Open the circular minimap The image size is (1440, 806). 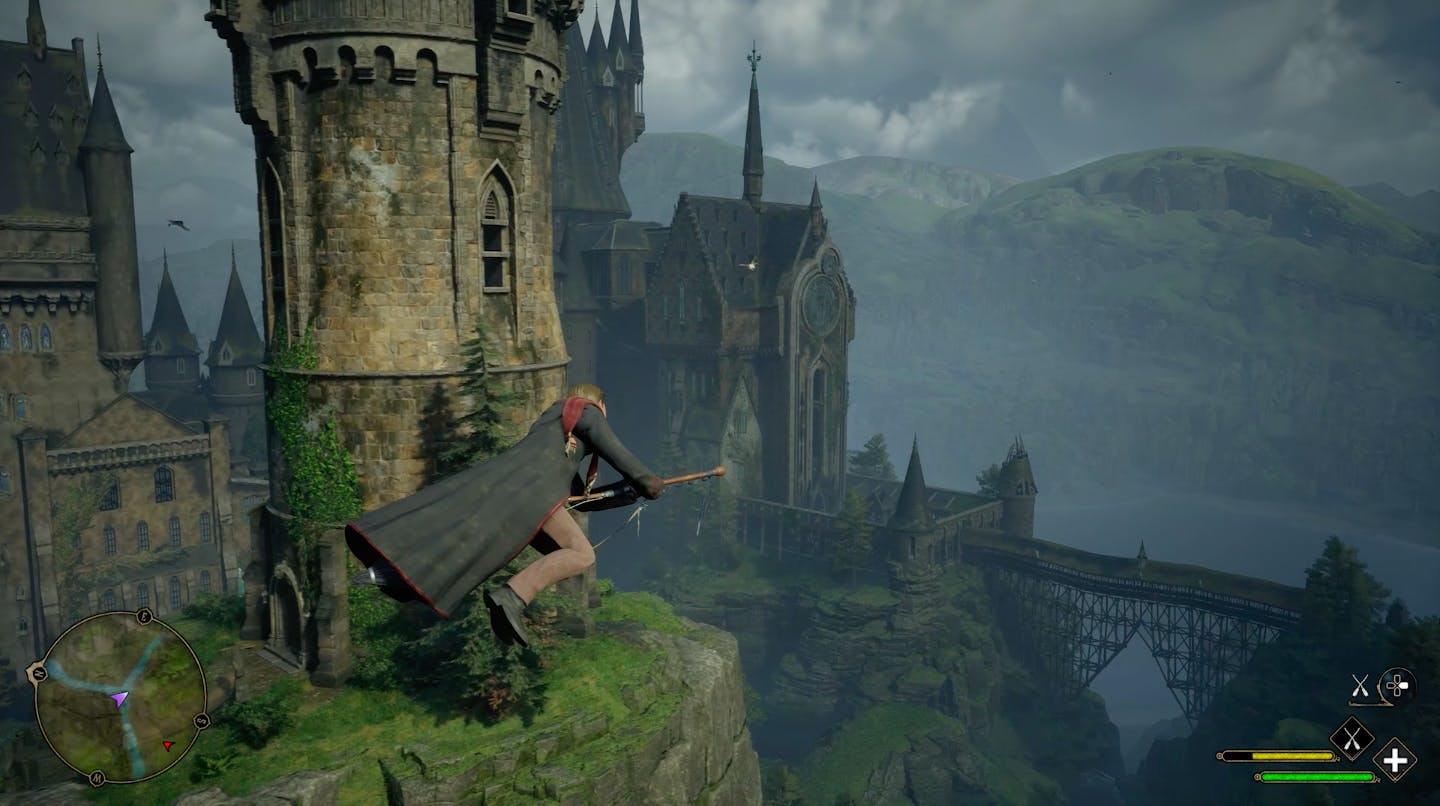click(120, 697)
